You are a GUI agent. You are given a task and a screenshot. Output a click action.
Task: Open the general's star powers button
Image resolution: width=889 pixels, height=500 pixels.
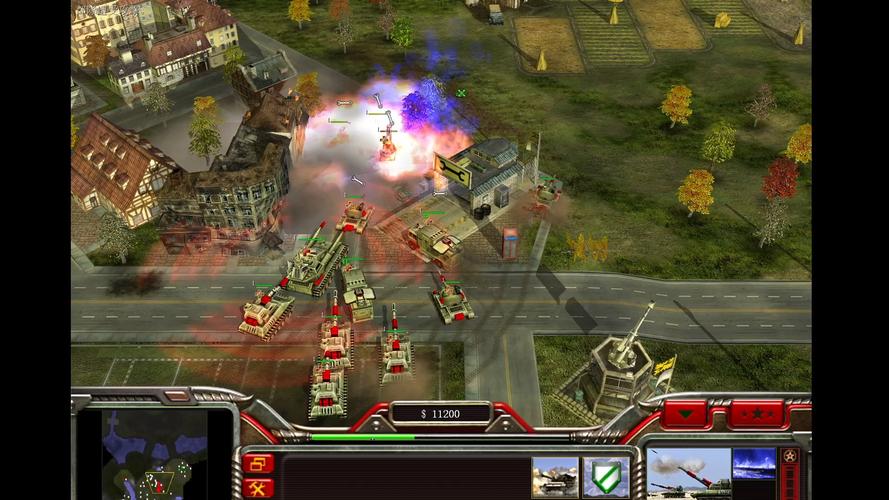click(x=756, y=413)
